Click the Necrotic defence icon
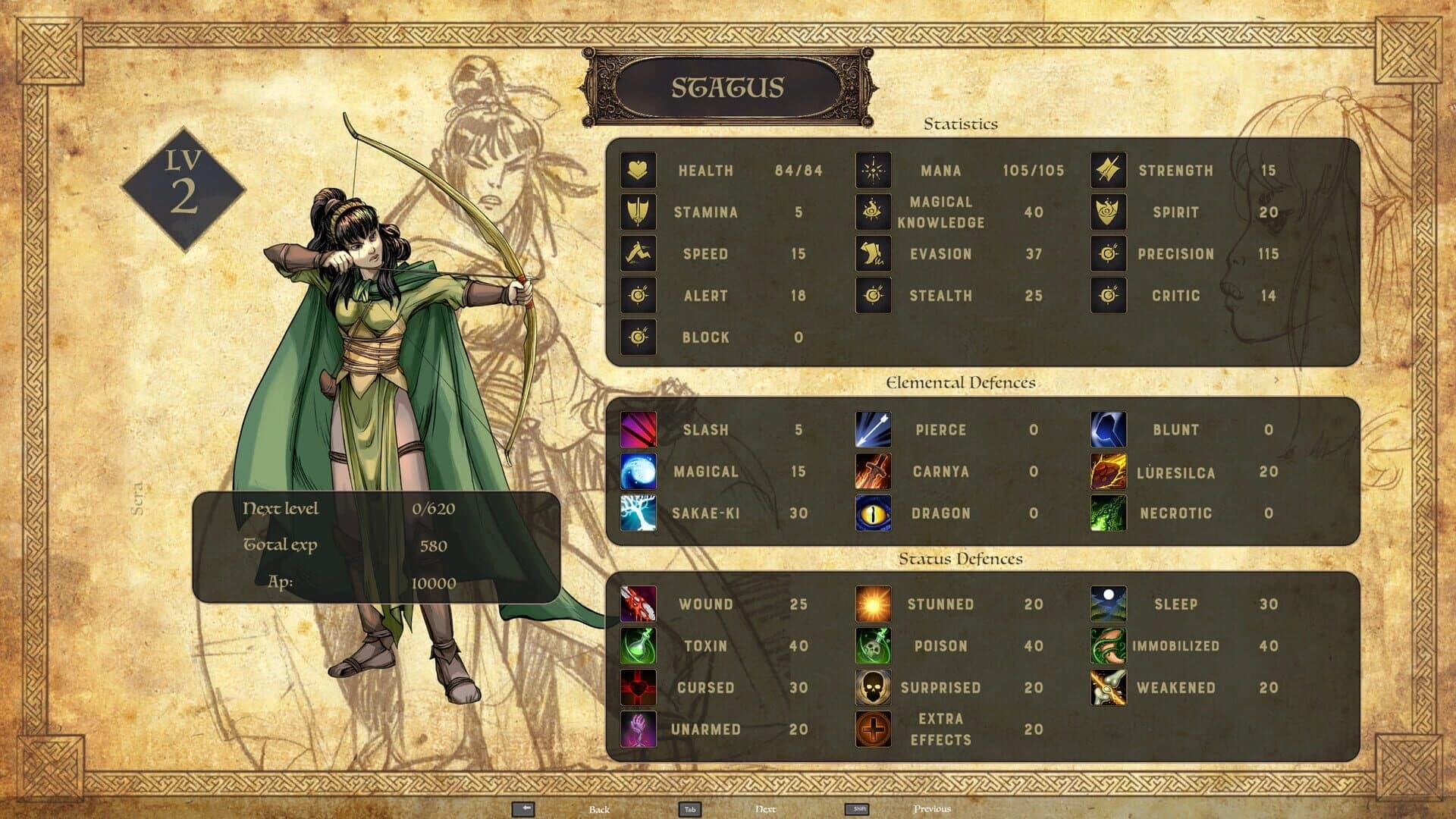The width and height of the screenshot is (1456, 819). 1107,513
